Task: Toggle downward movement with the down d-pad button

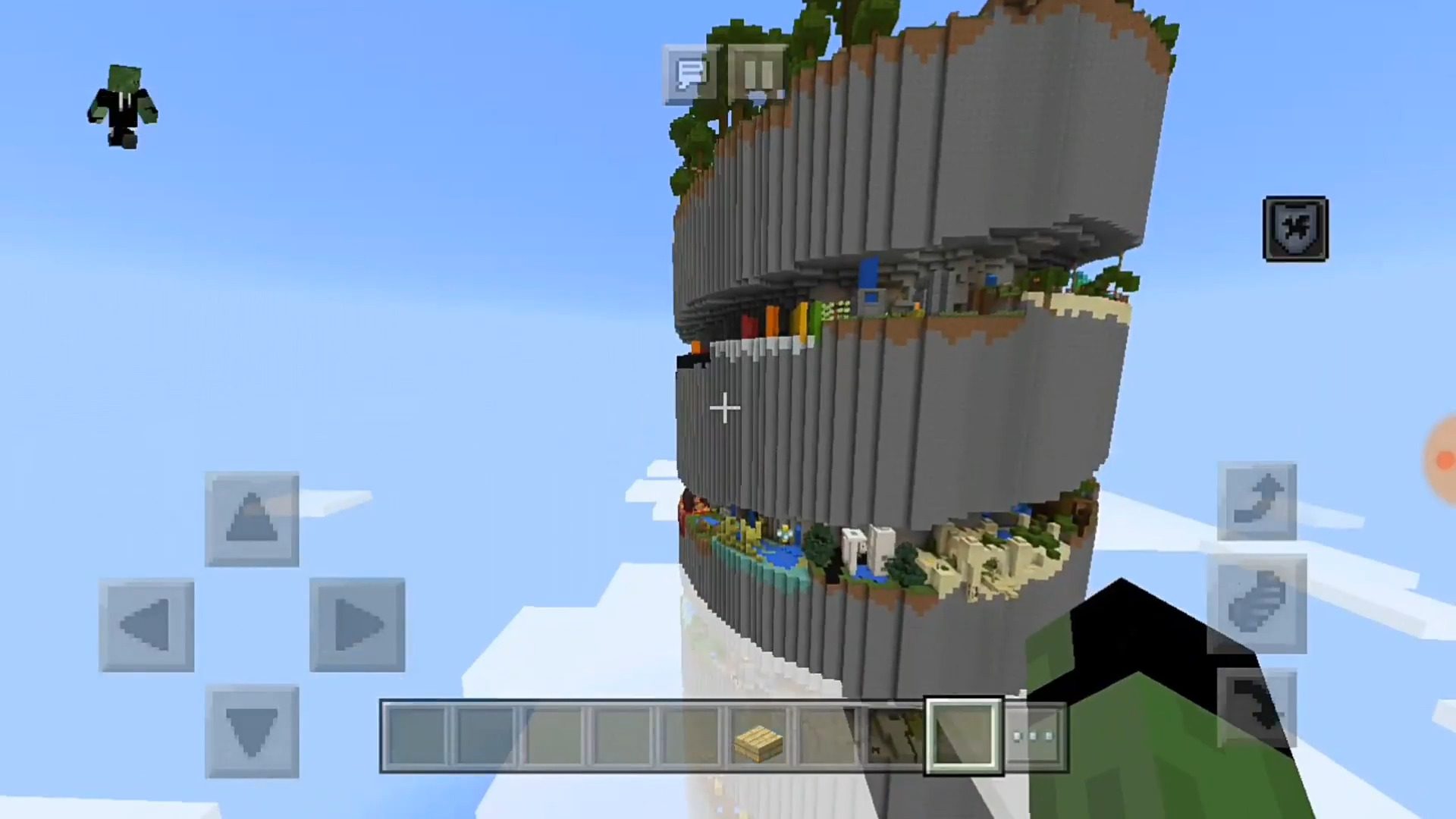Action: (x=252, y=728)
